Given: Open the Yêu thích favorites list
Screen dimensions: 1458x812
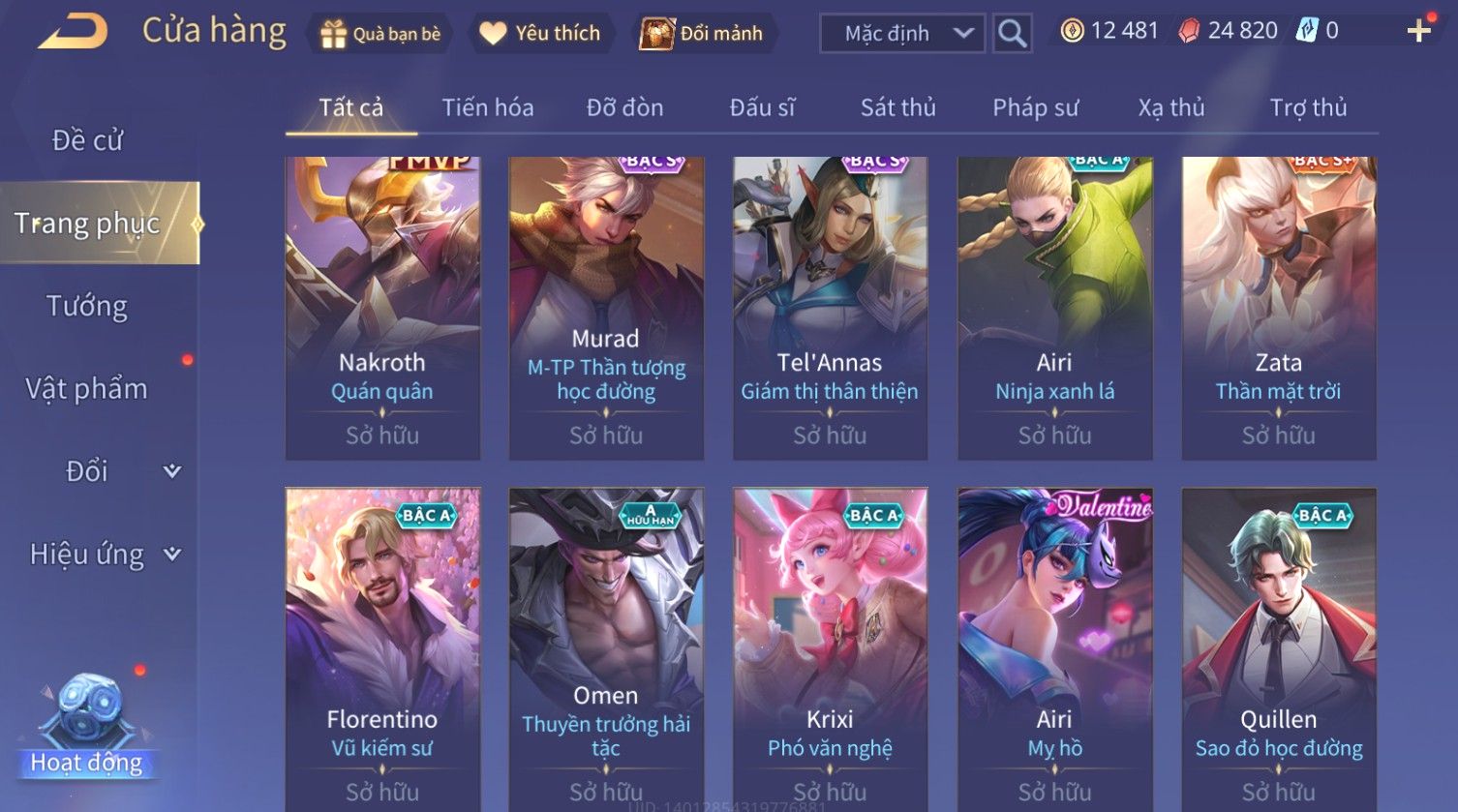Looking at the screenshot, I should (540, 34).
